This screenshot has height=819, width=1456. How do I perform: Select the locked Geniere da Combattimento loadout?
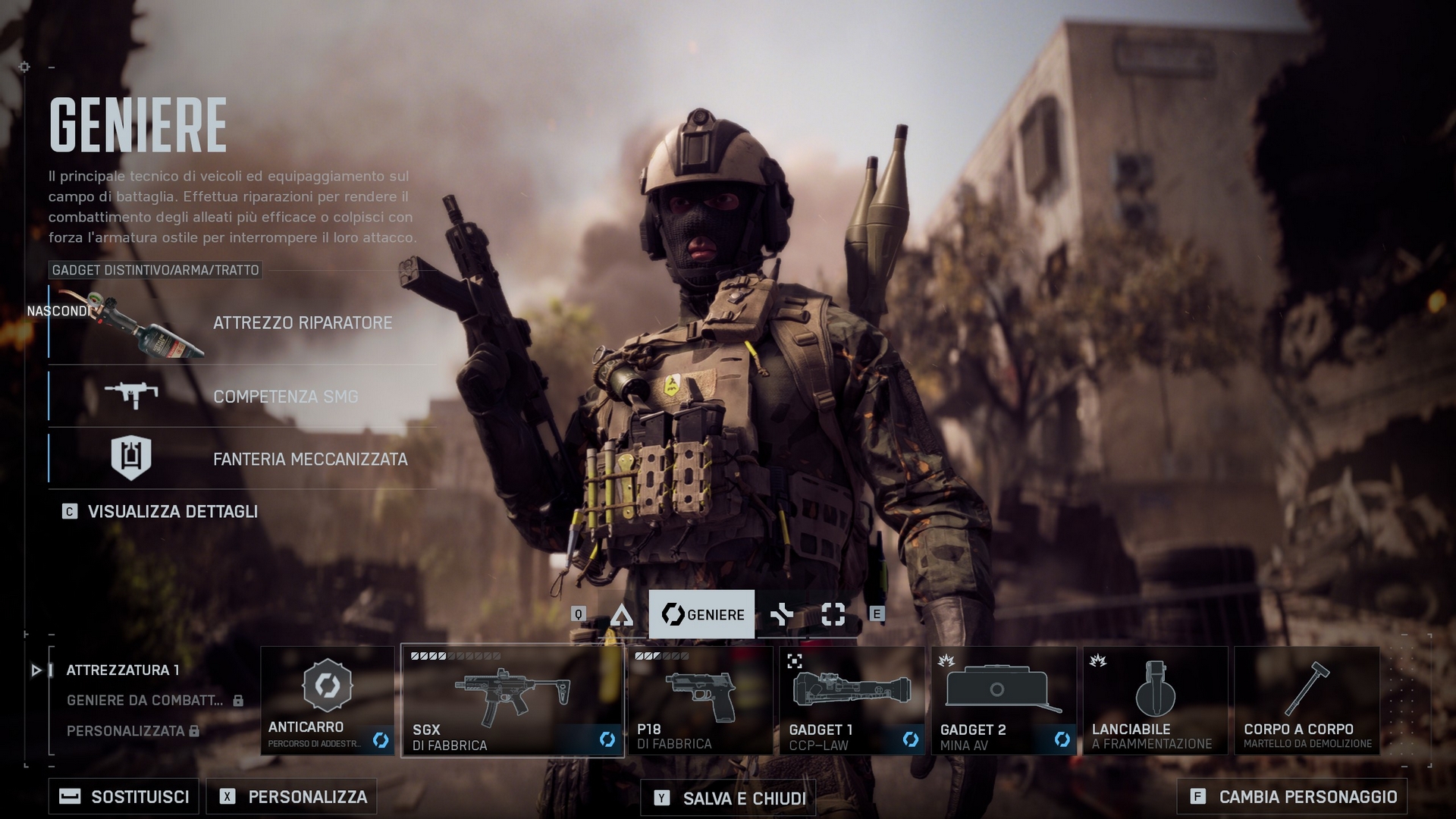coord(145,701)
